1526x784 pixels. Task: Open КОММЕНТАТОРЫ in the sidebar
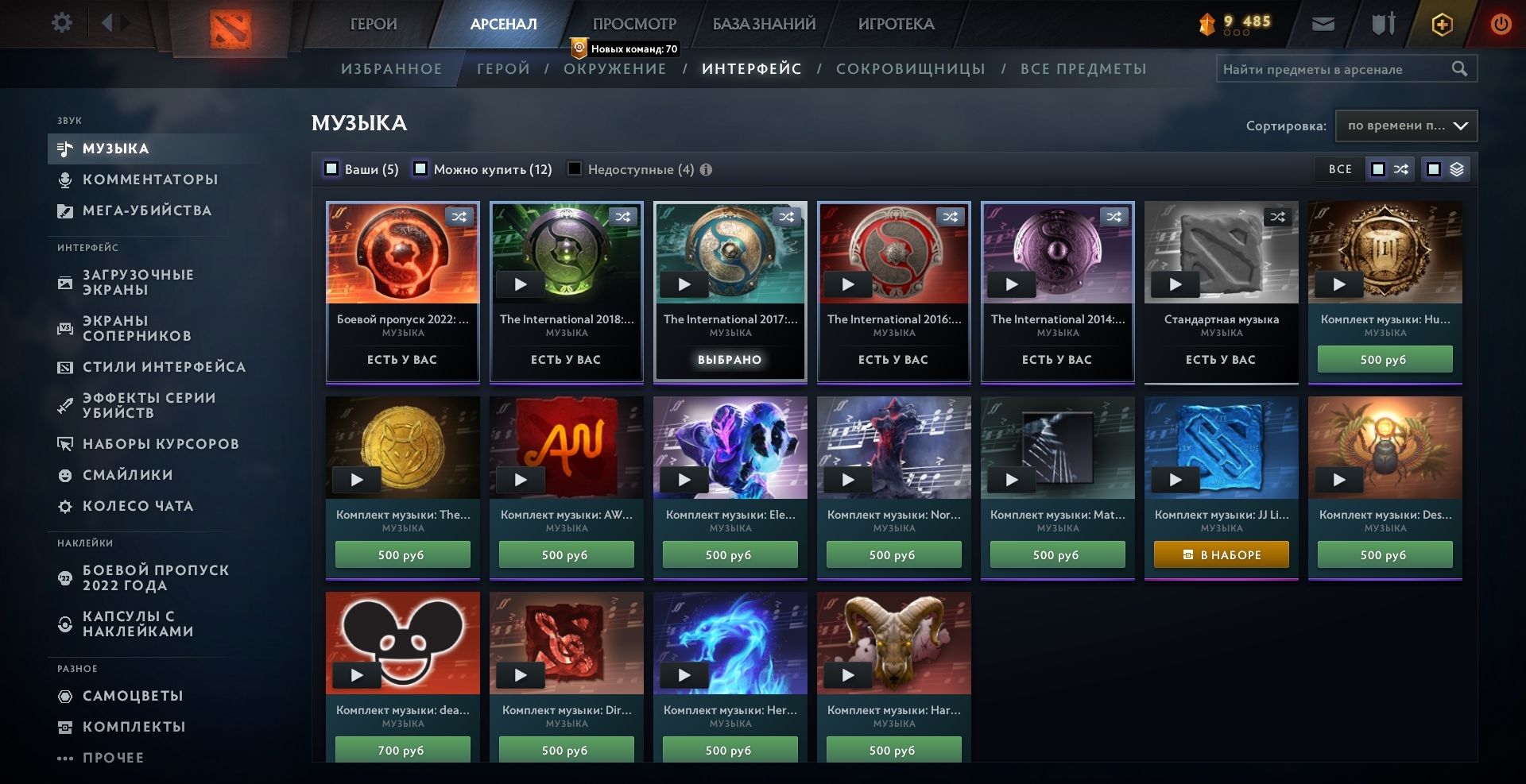(150, 180)
